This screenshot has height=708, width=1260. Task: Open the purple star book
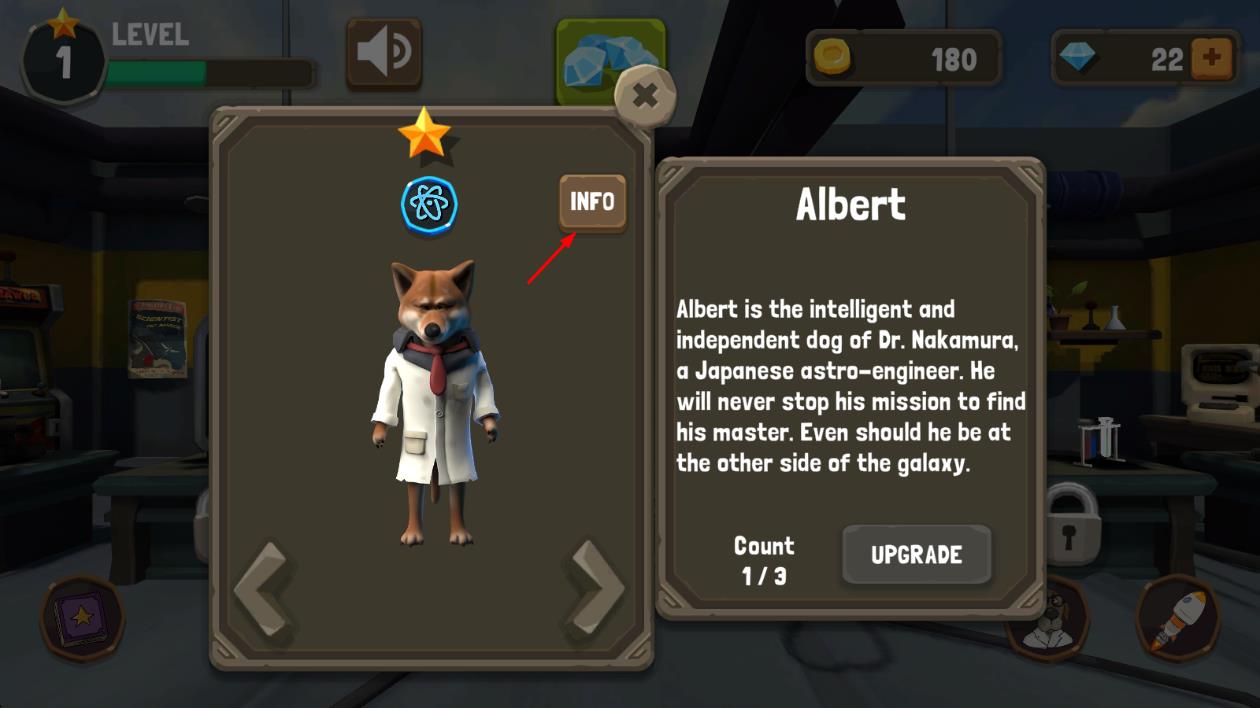pyautogui.click(x=82, y=617)
